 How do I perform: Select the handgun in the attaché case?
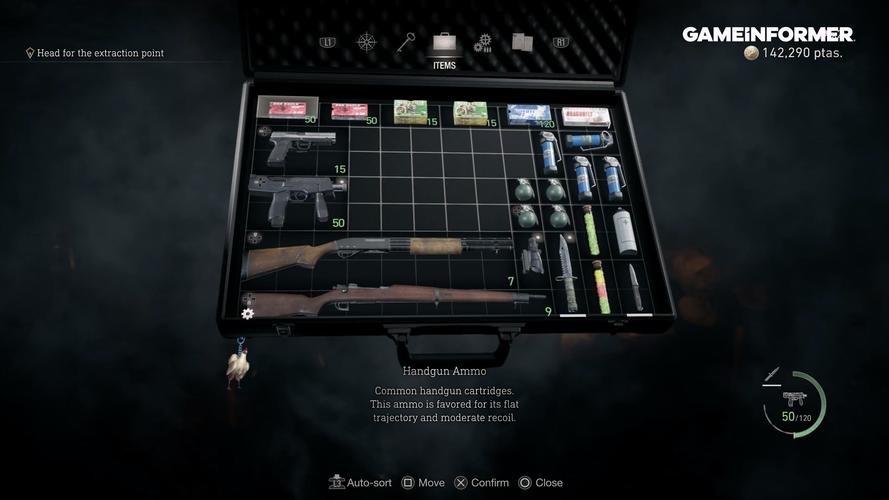[x=301, y=144]
